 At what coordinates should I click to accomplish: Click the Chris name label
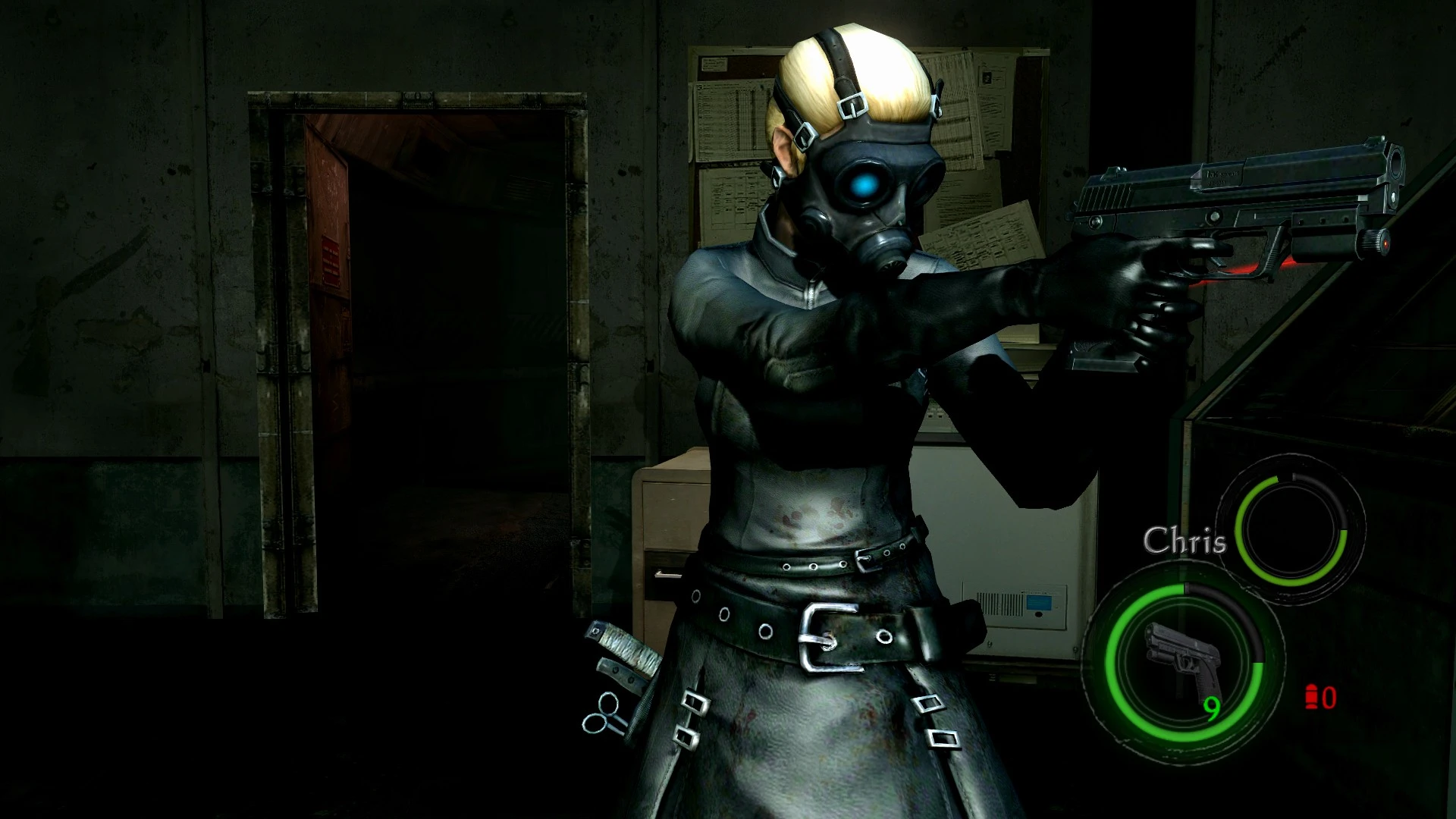click(x=1187, y=541)
